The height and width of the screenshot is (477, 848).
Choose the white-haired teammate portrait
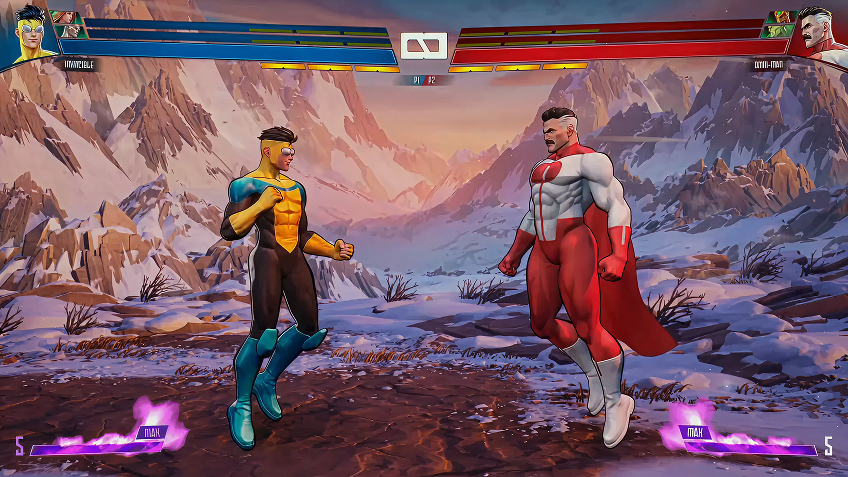click(x=70, y=32)
